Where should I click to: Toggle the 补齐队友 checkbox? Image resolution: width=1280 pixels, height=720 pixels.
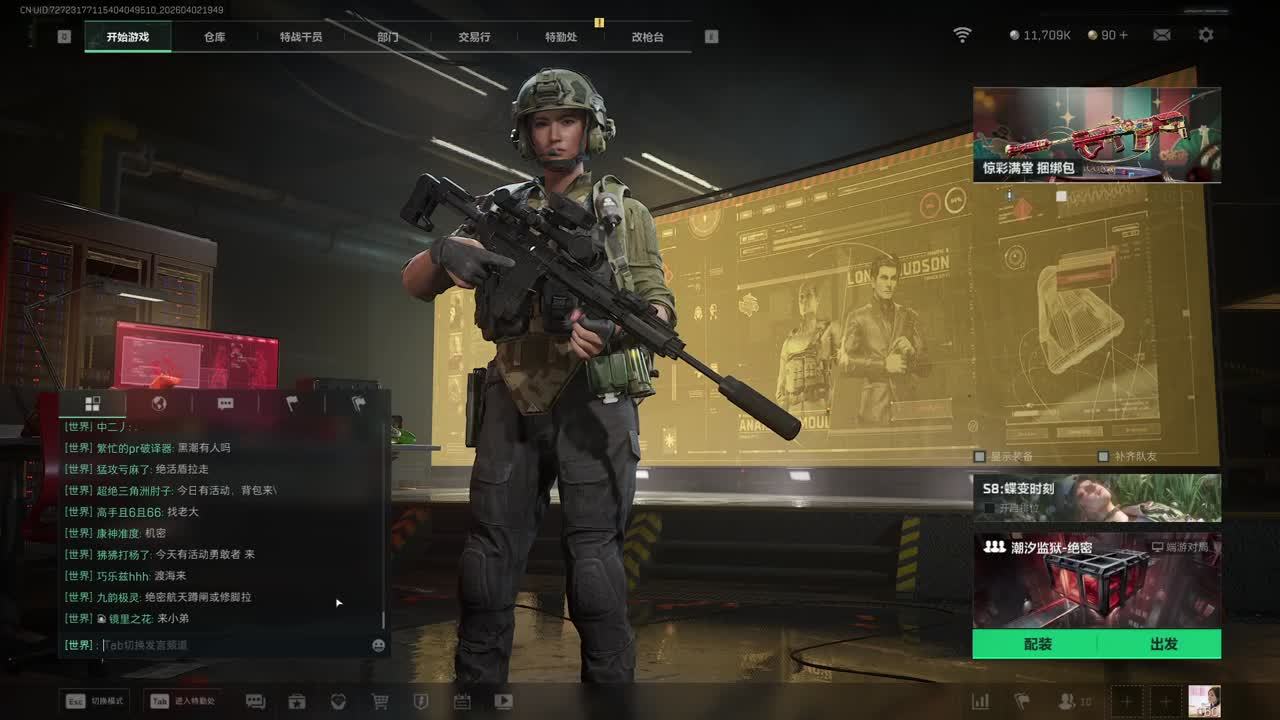pos(1103,456)
